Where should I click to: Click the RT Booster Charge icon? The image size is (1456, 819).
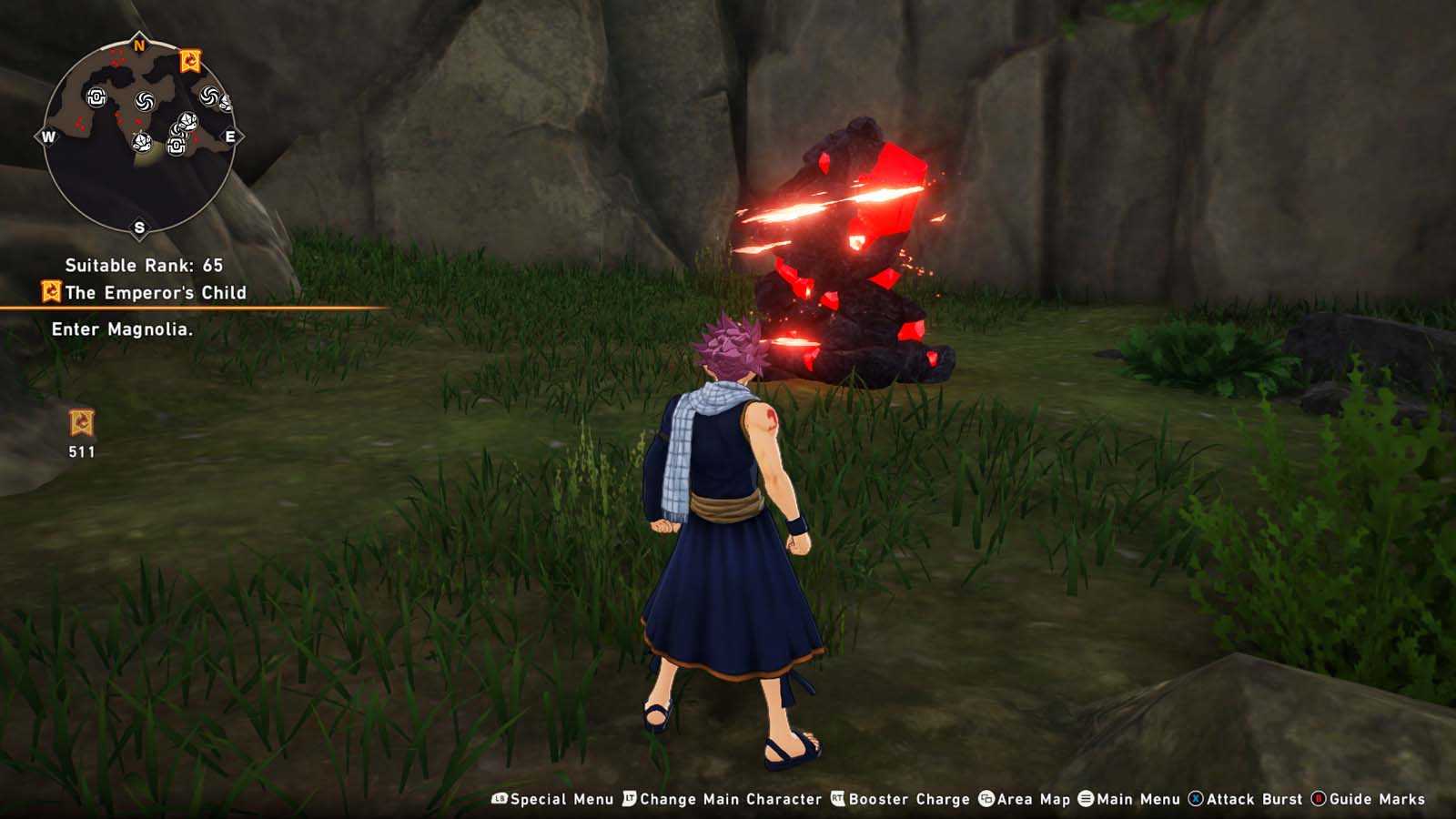tap(835, 797)
